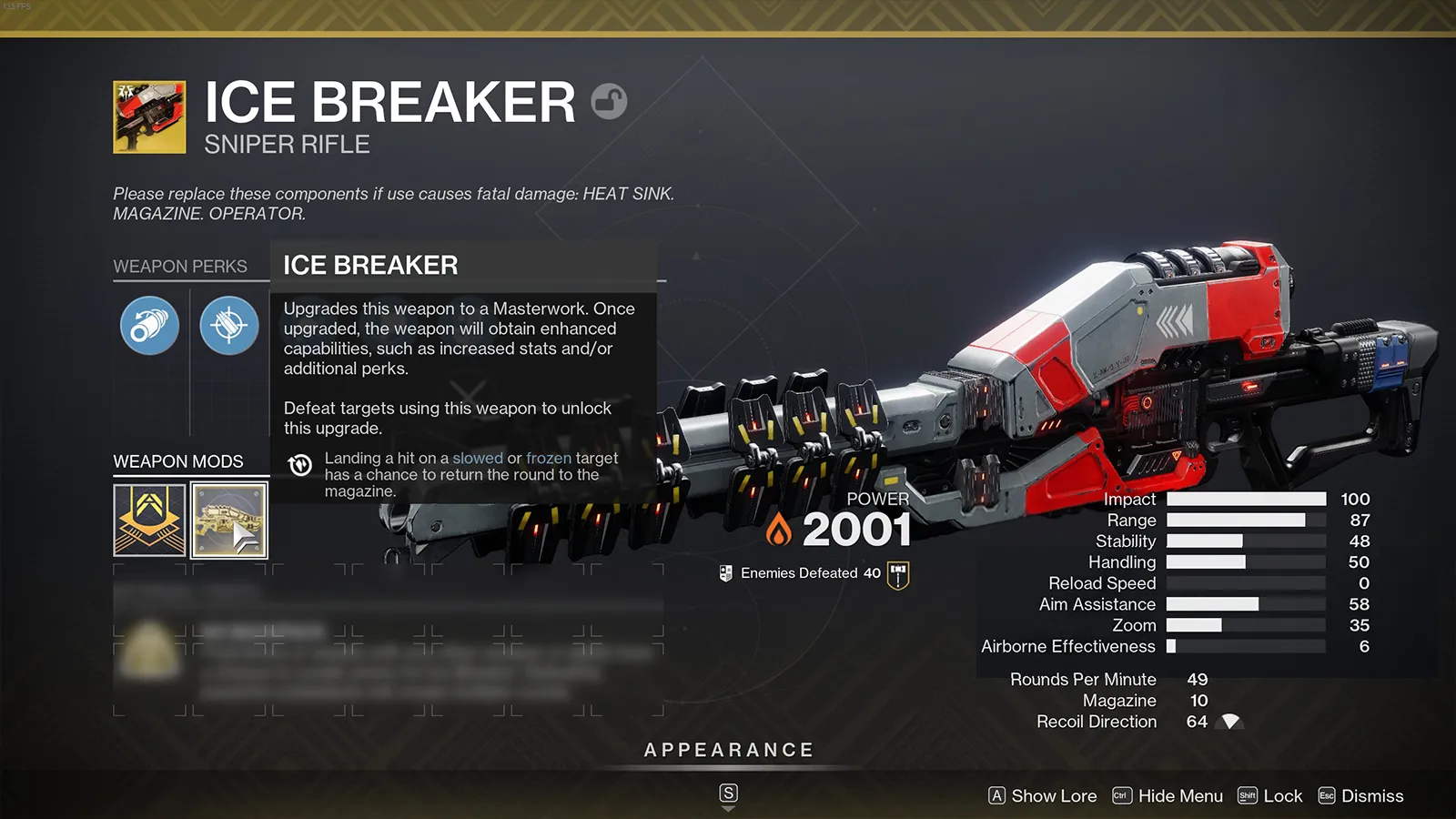Image resolution: width=1456 pixels, height=819 pixels.
Task: Select the reticle-style weapon perk icon
Action: tap(228, 326)
